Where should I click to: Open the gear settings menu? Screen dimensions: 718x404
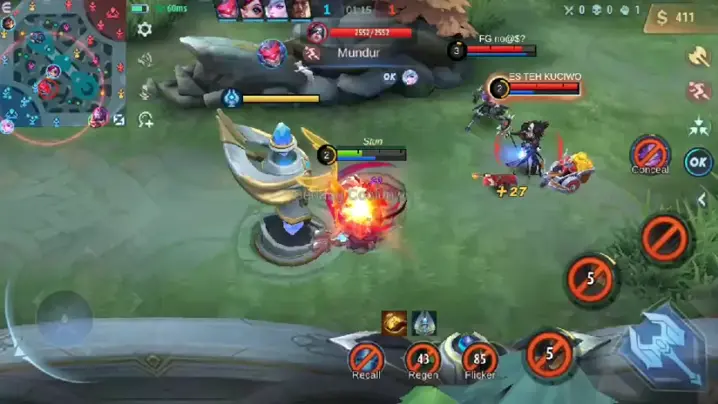pyautogui.click(x=145, y=30)
